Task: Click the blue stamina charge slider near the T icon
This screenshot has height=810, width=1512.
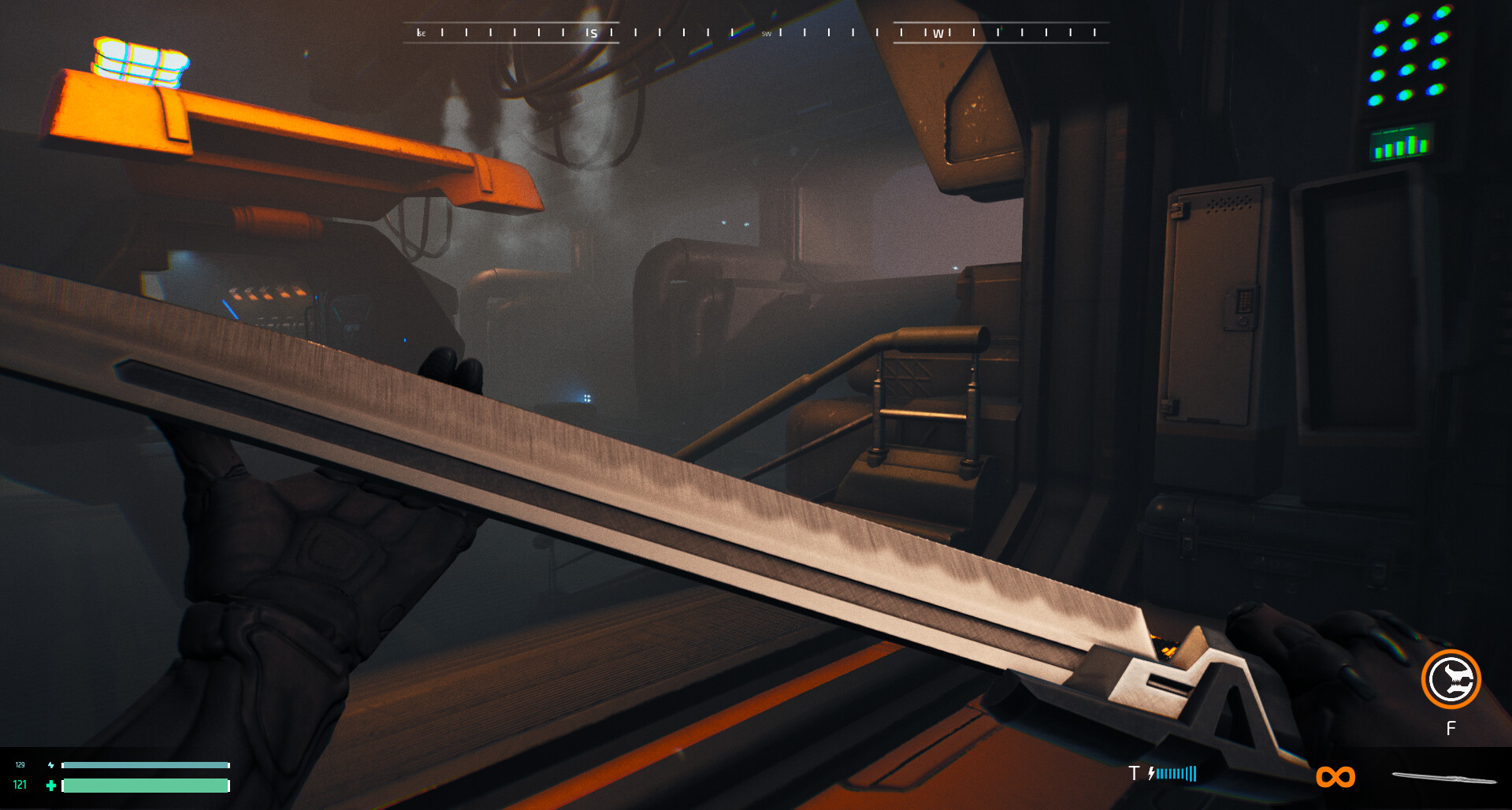Action: pos(1176,774)
